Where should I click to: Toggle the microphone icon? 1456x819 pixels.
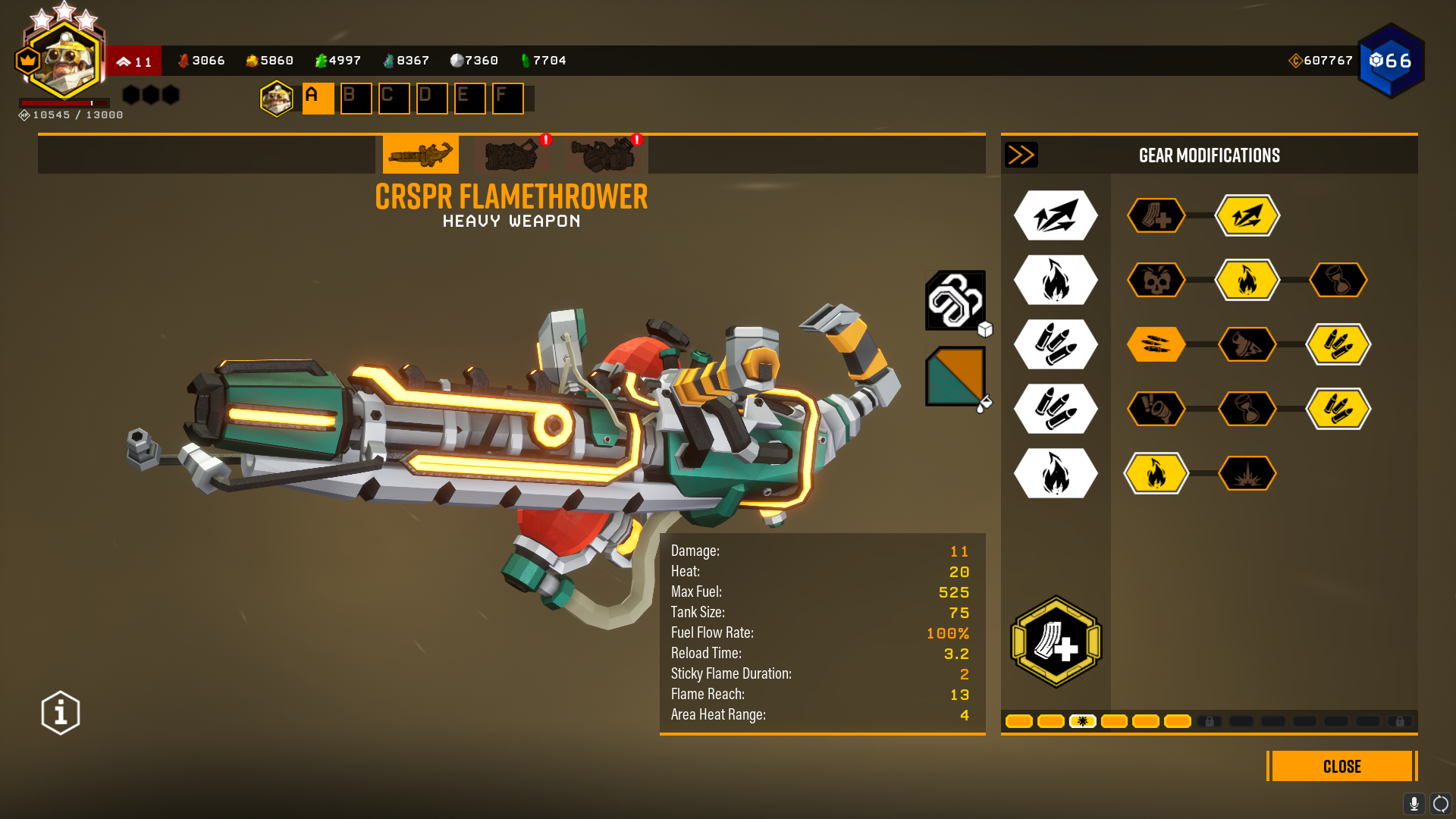coord(1414,803)
